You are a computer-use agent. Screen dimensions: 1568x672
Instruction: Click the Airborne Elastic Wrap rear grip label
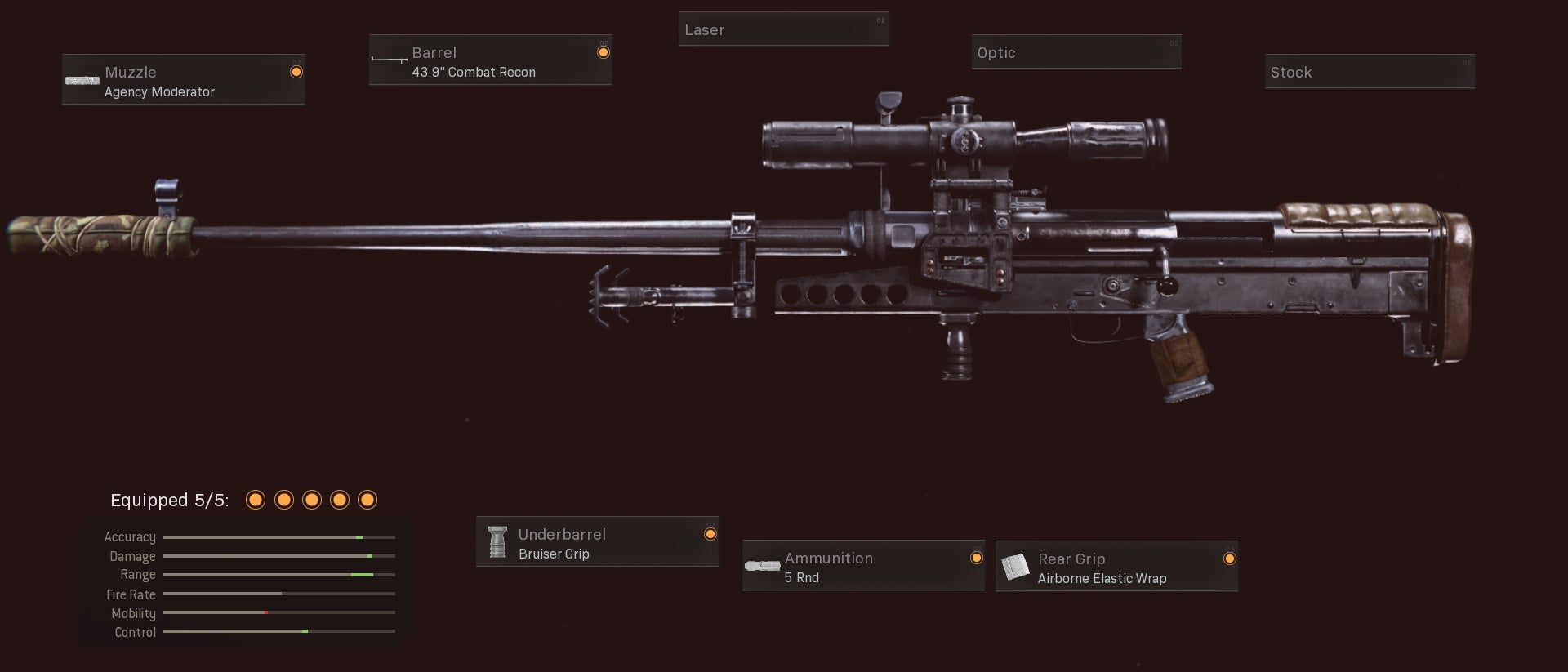(x=1102, y=578)
